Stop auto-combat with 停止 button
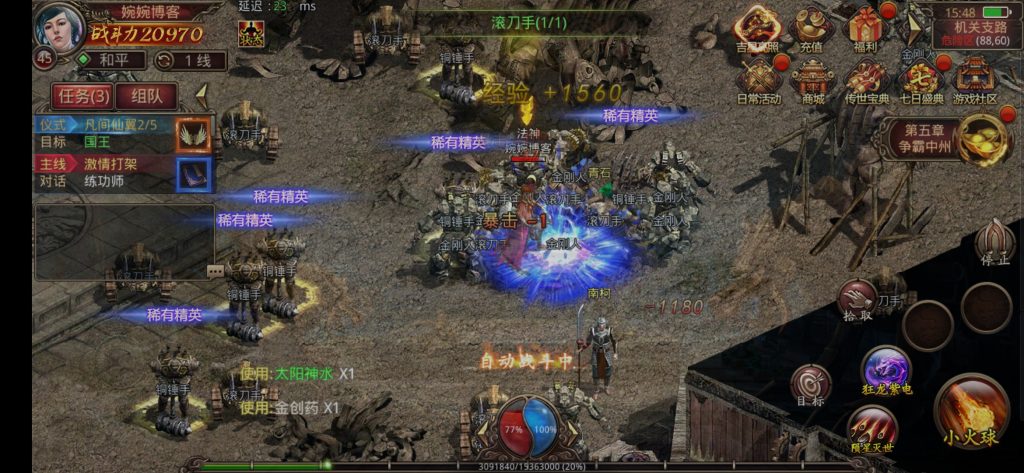This screenshot has height=473, width=1024. tap(994, 242)
